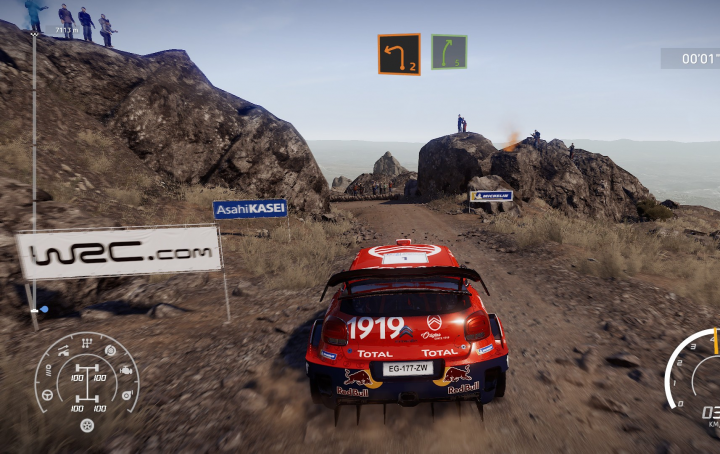720x454 pixels.
Task: Click the orange left turn pace note
Action: [x=398, y=54]
